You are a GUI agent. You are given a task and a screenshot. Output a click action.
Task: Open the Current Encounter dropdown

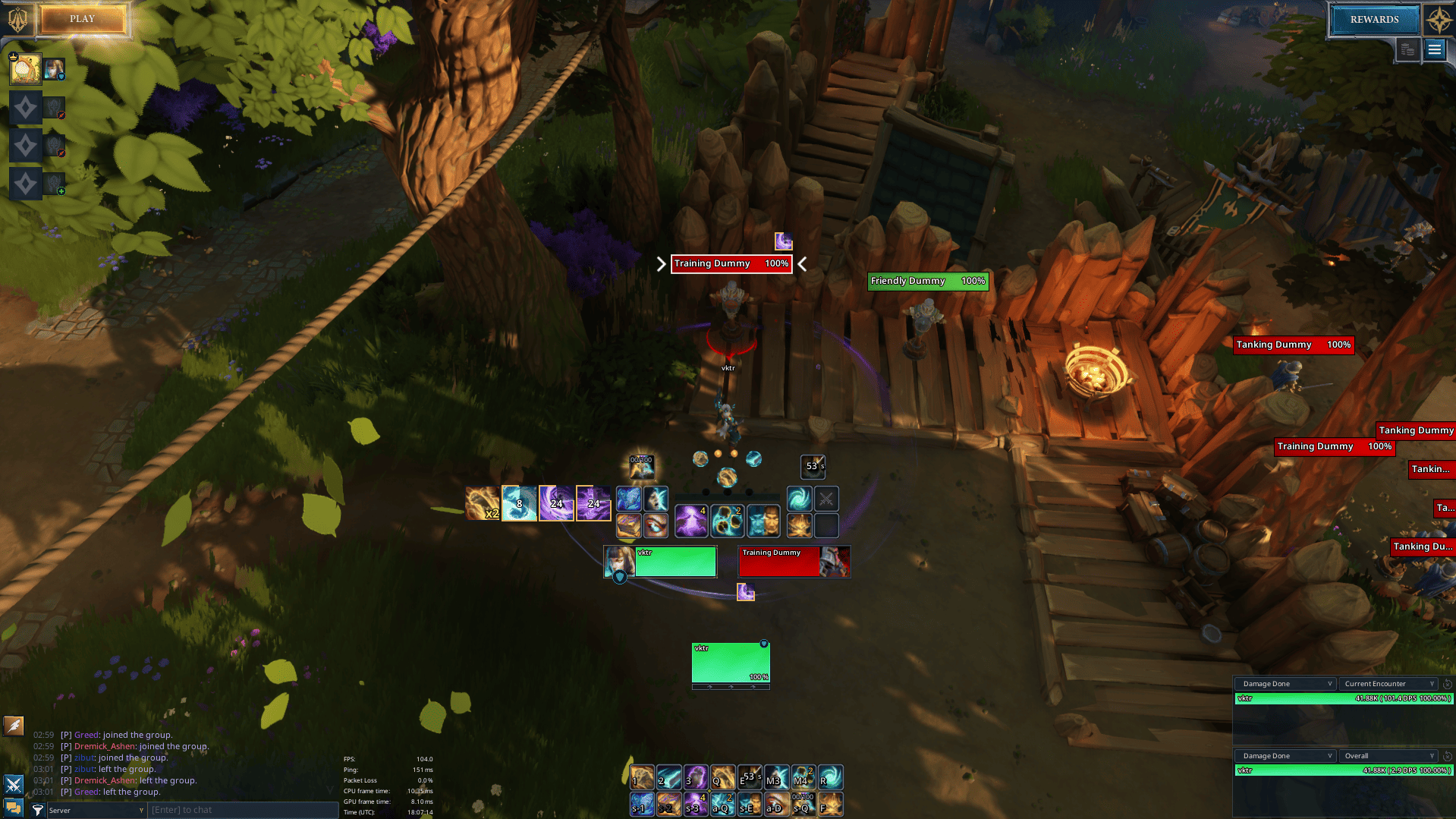click(1388, 684)
